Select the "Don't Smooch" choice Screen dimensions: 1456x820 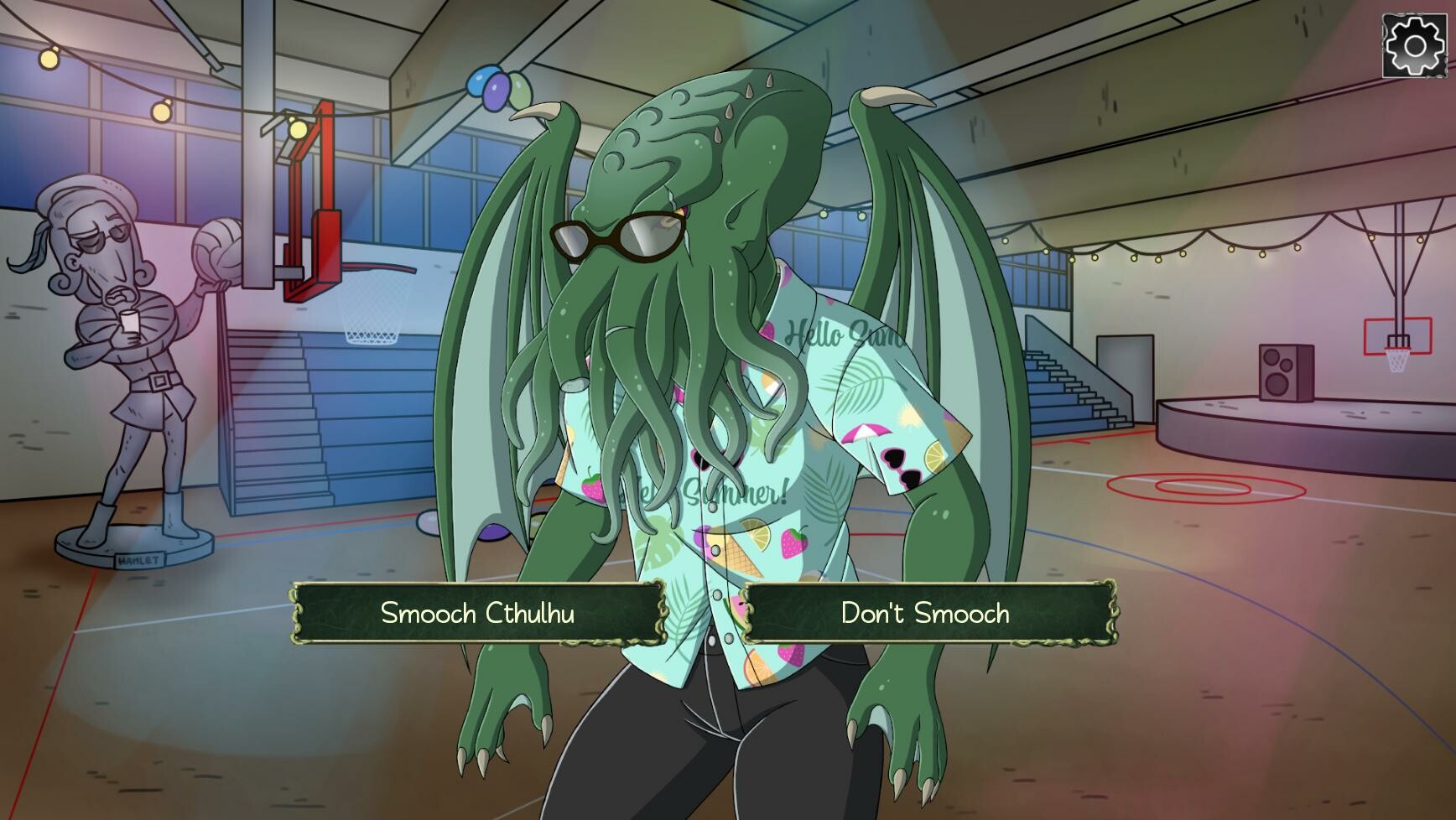926,613
